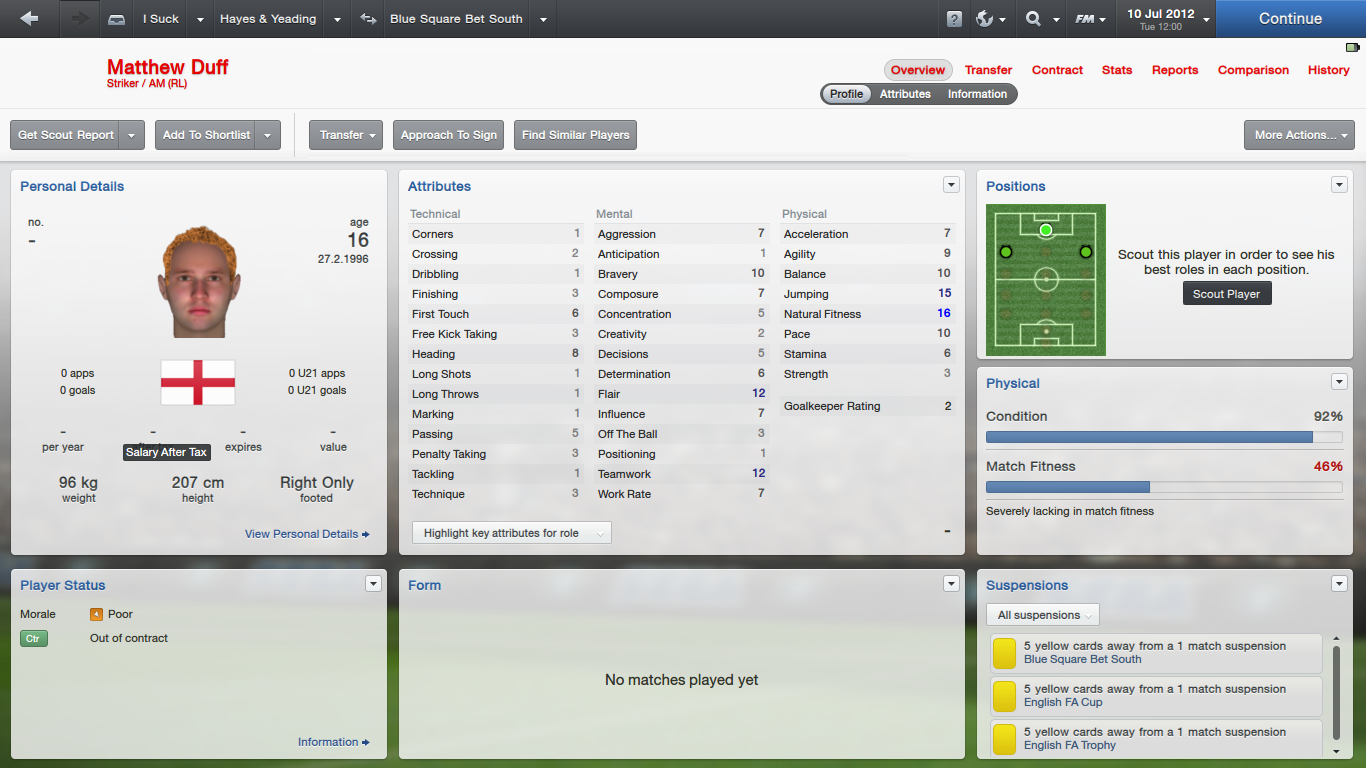Screen dimensions: 1366x768
Task: Switch to the Attributes sub-tab
Action: pos(905,94)
